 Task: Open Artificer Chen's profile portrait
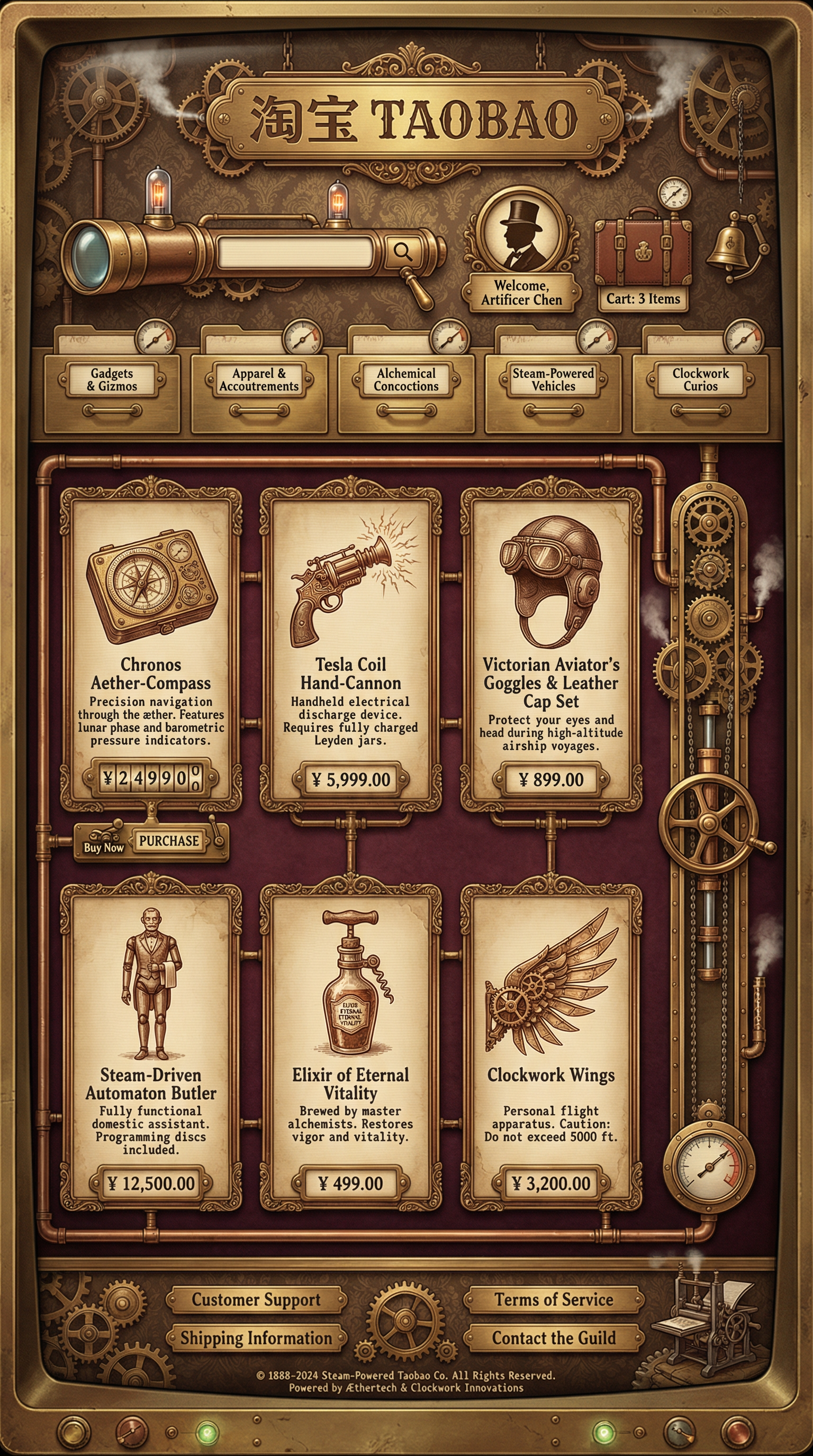tap(521, 232)
